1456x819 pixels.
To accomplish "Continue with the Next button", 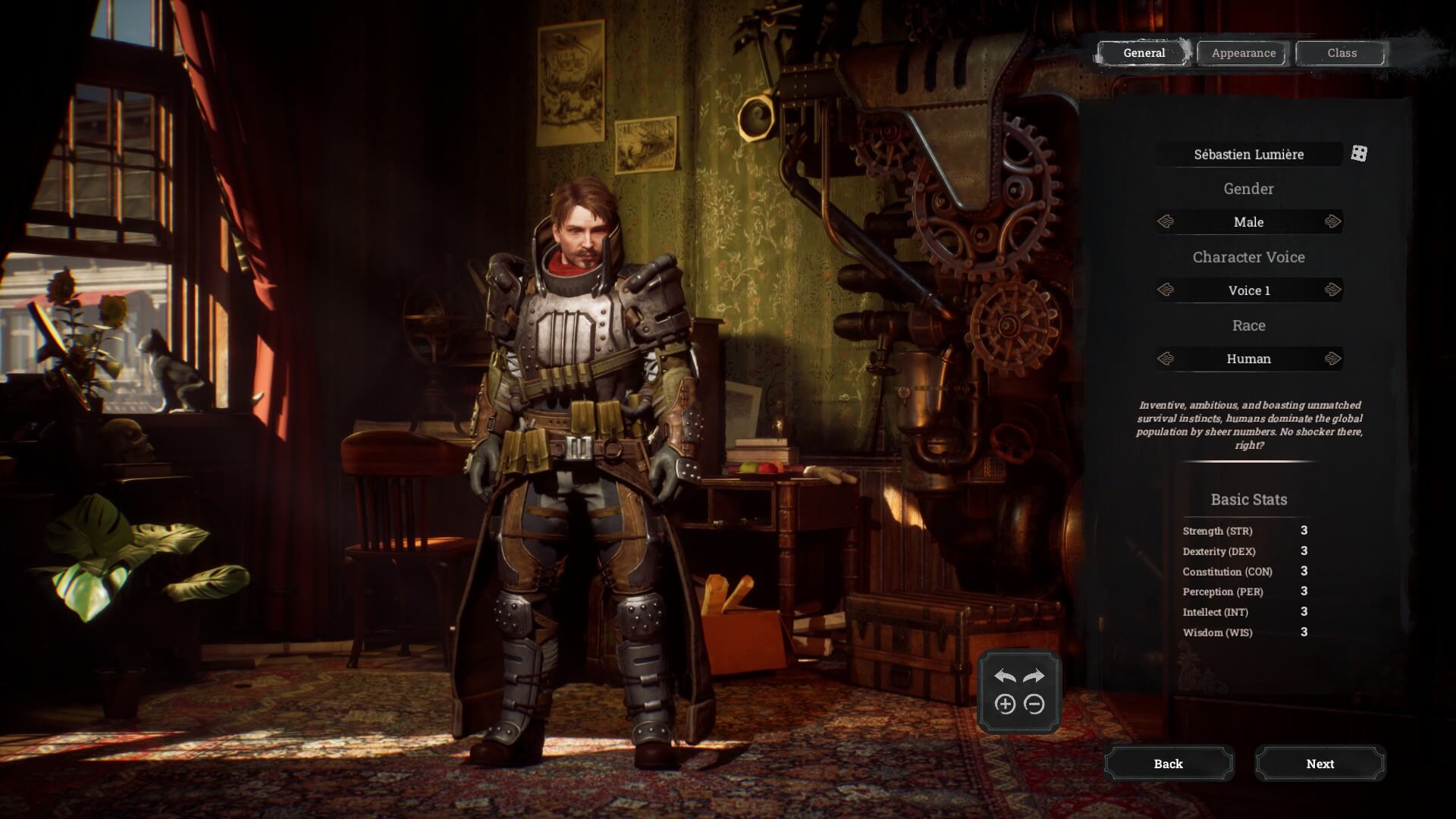I will point(1319,764).
